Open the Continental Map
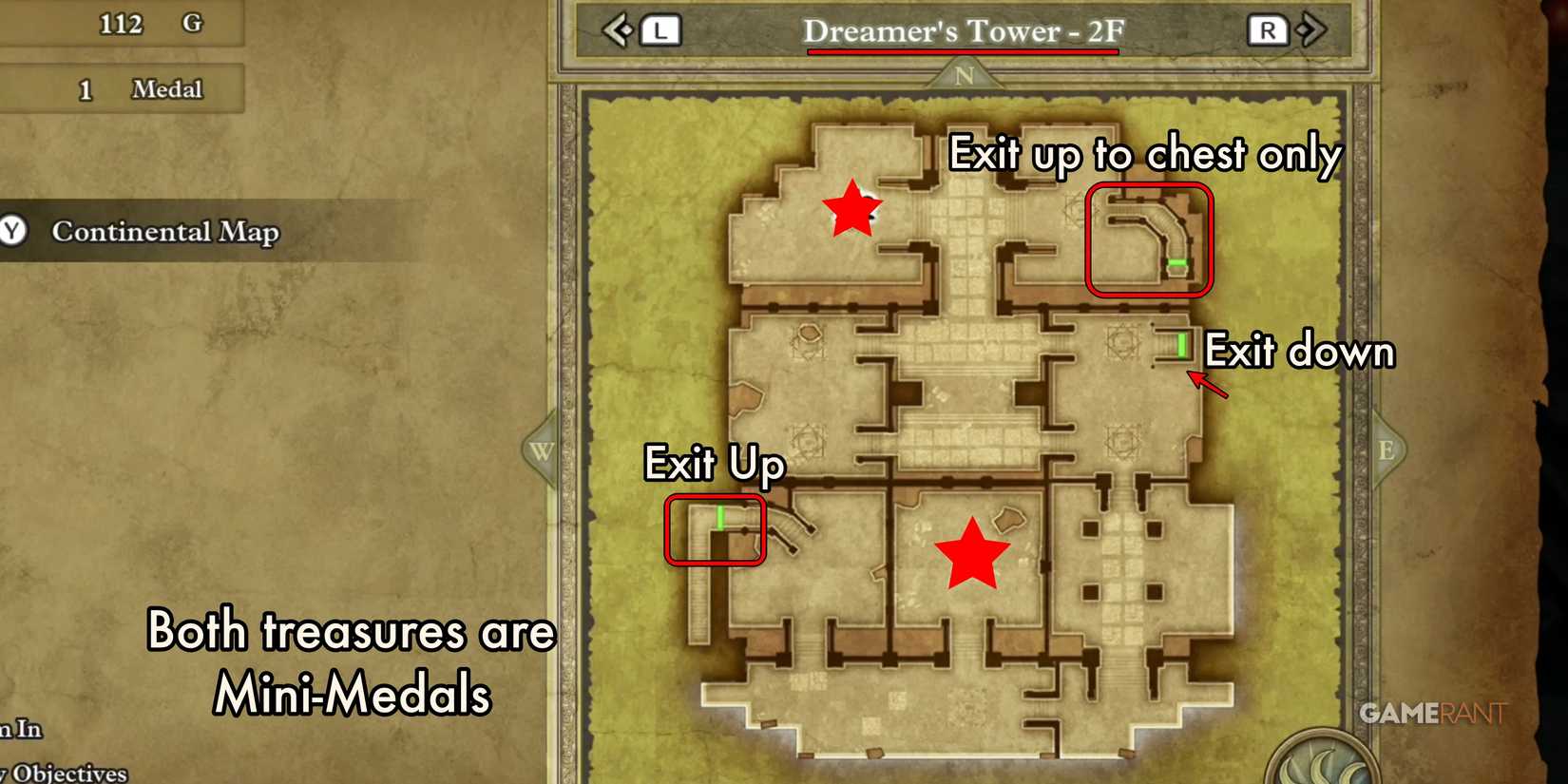Image resolution: width=1568 pixels, height=784 pixels. 165,230
